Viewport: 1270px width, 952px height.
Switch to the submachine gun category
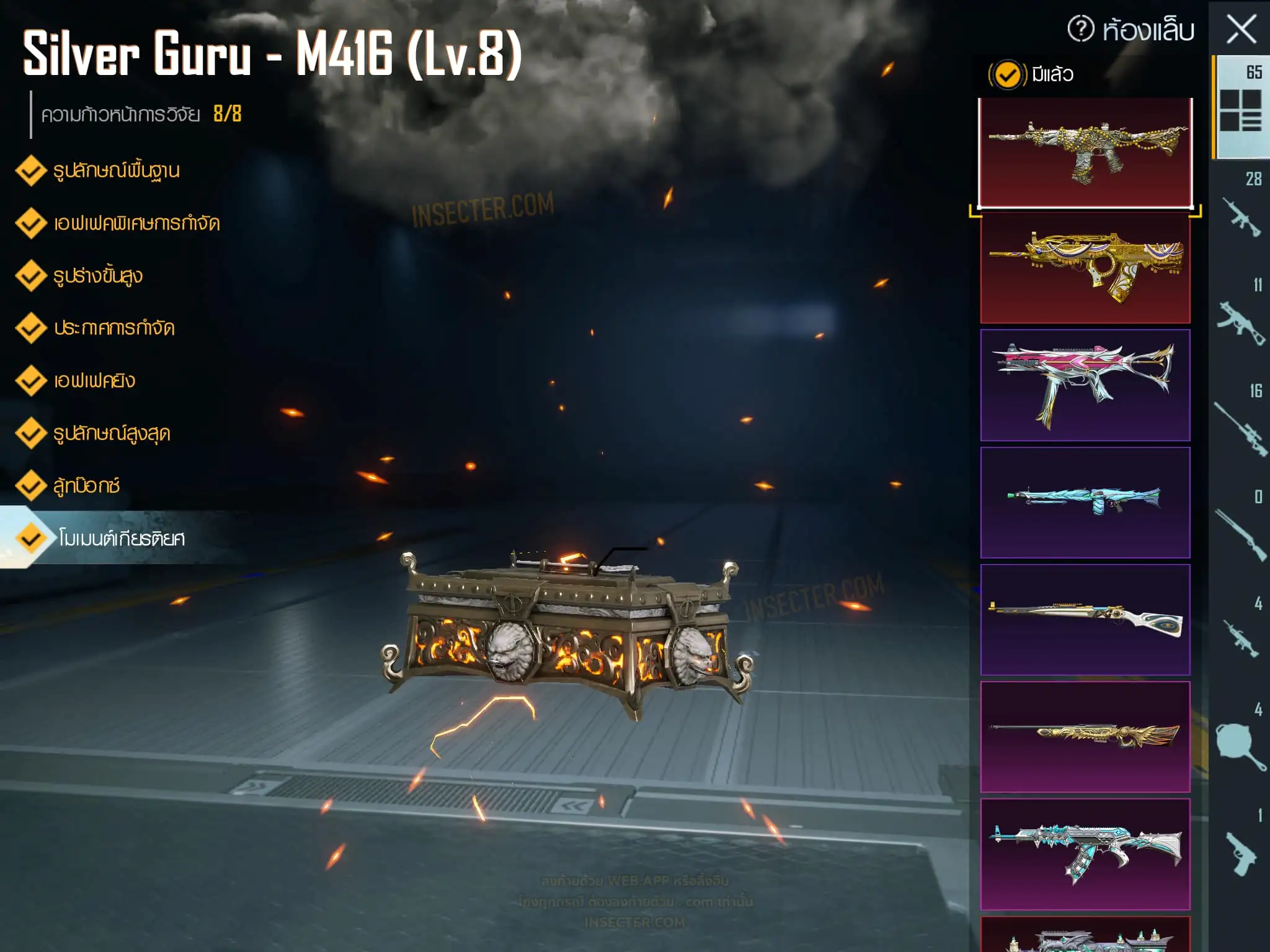pos(1240,319)
